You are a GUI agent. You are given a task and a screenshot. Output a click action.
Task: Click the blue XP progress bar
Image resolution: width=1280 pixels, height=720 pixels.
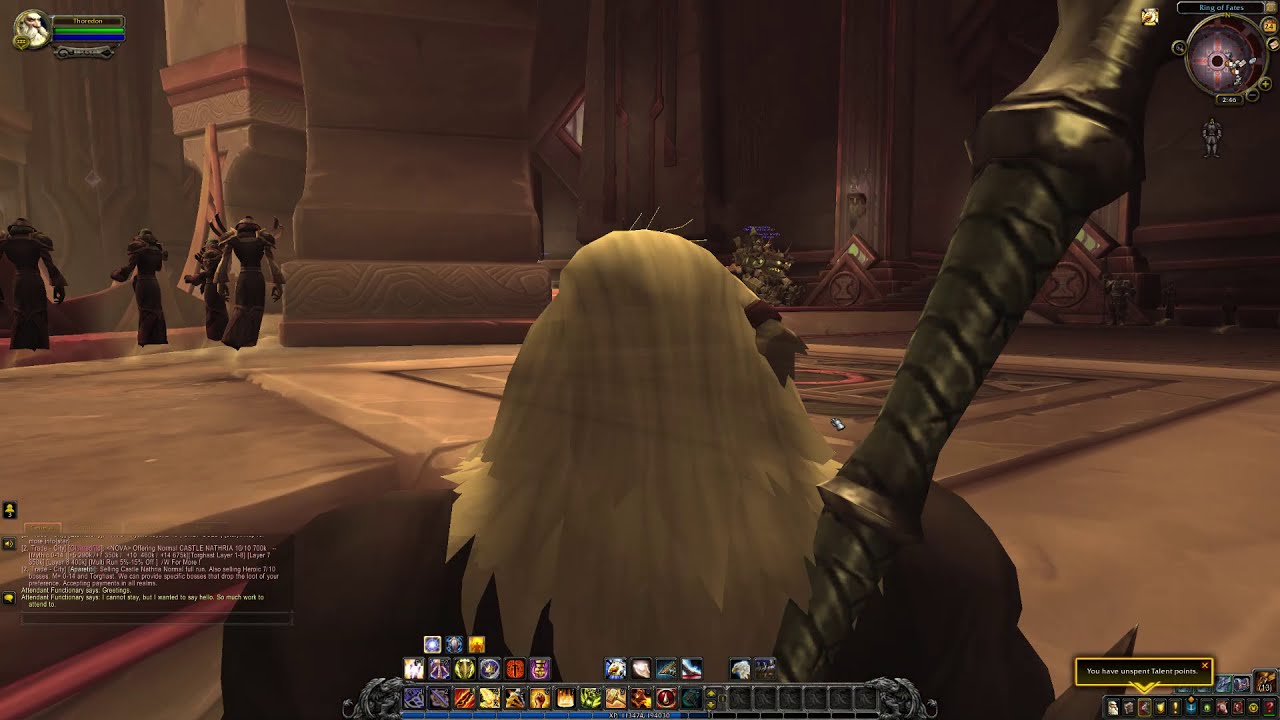640,715
